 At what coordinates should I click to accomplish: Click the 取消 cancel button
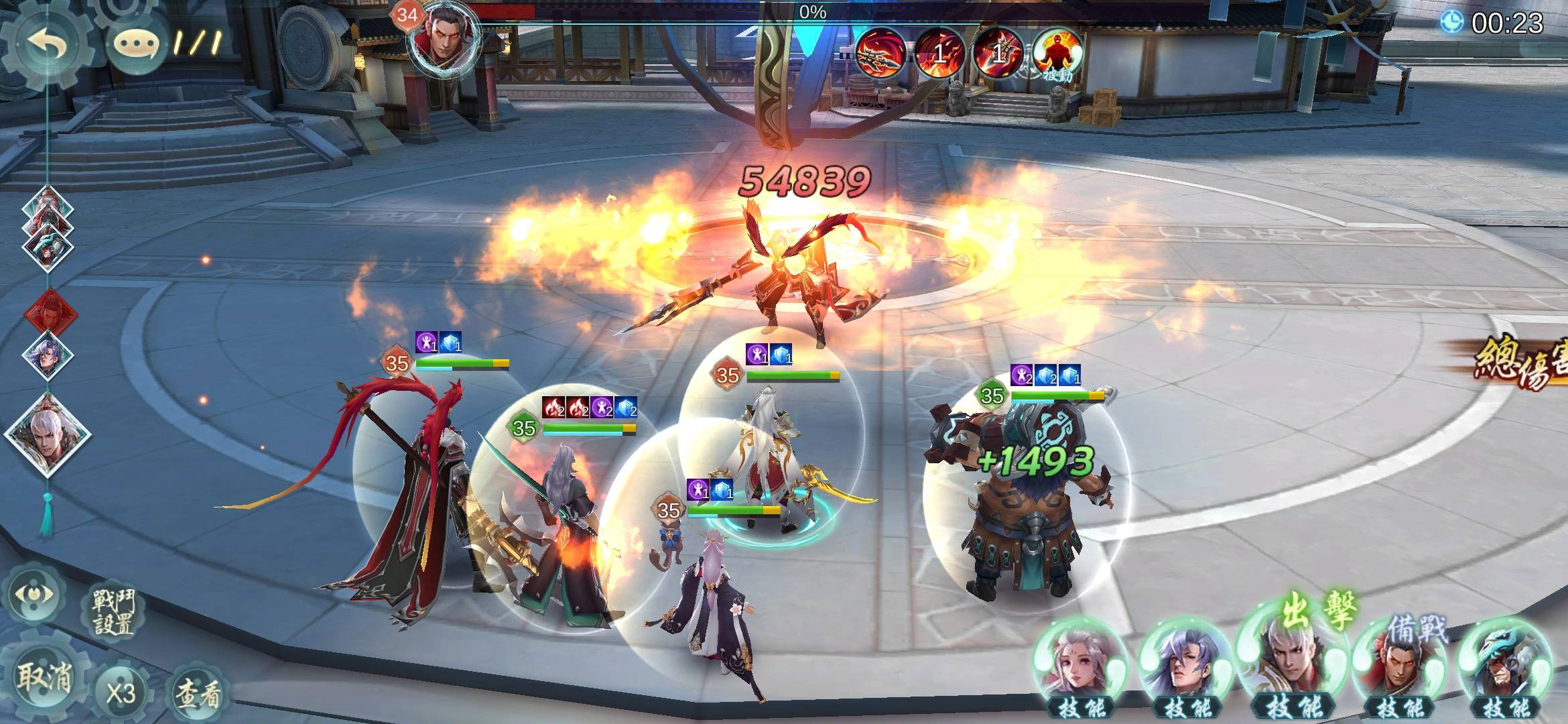tap(43, 678)
